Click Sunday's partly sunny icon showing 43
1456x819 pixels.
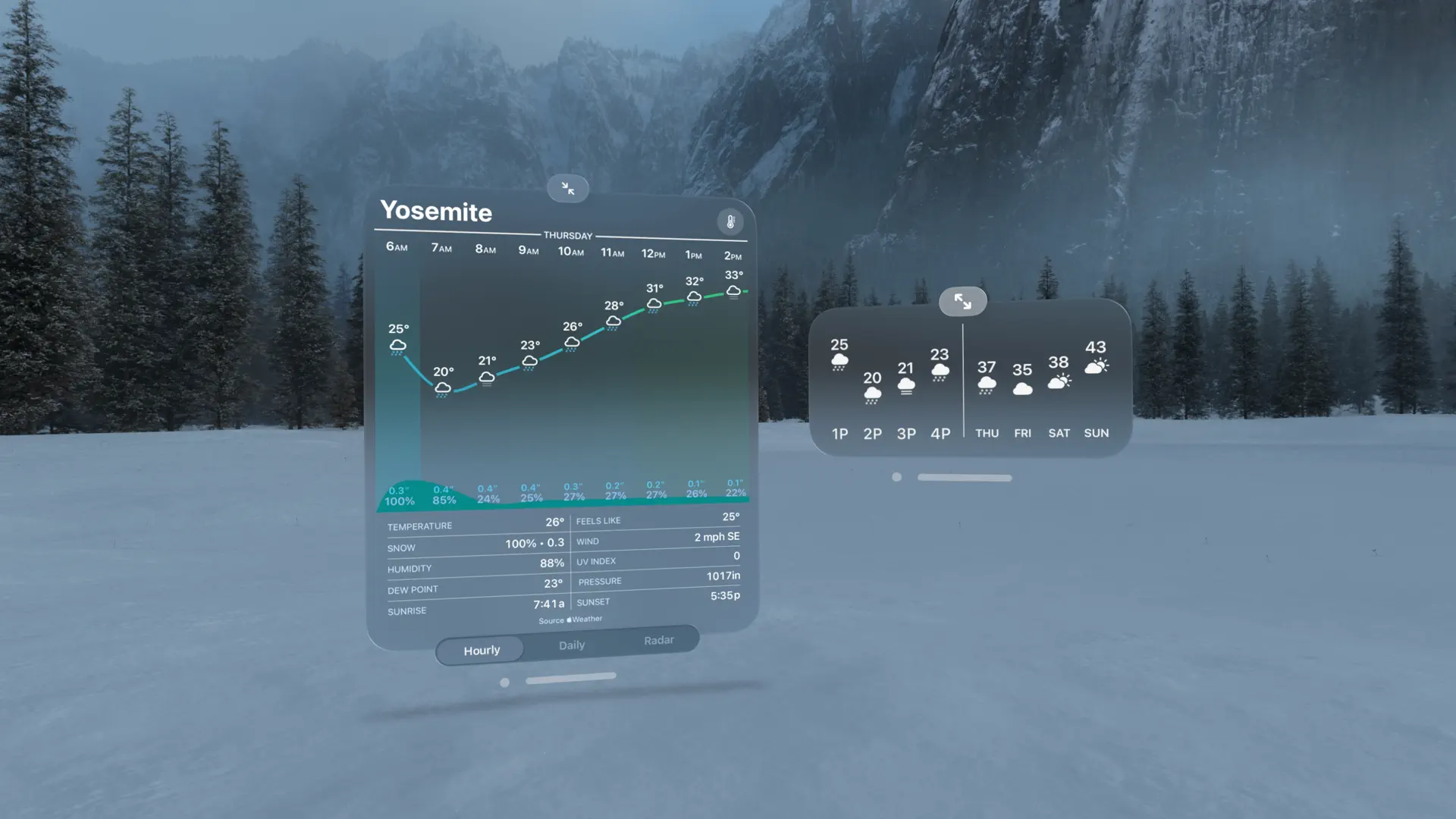(1097, 368)
